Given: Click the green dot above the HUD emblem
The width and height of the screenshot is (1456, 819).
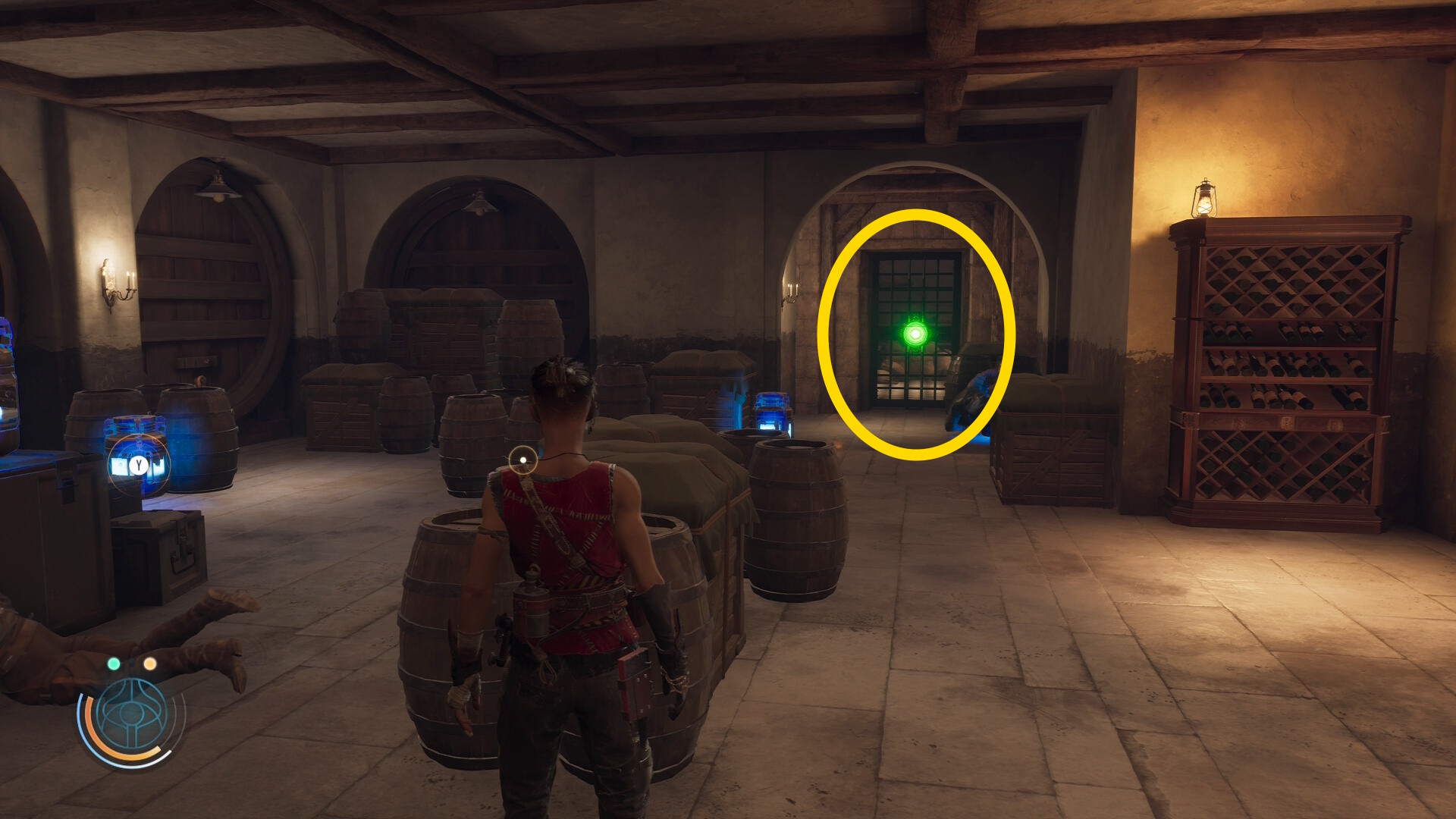Looking at the screenshot, I should pos(114,664).
